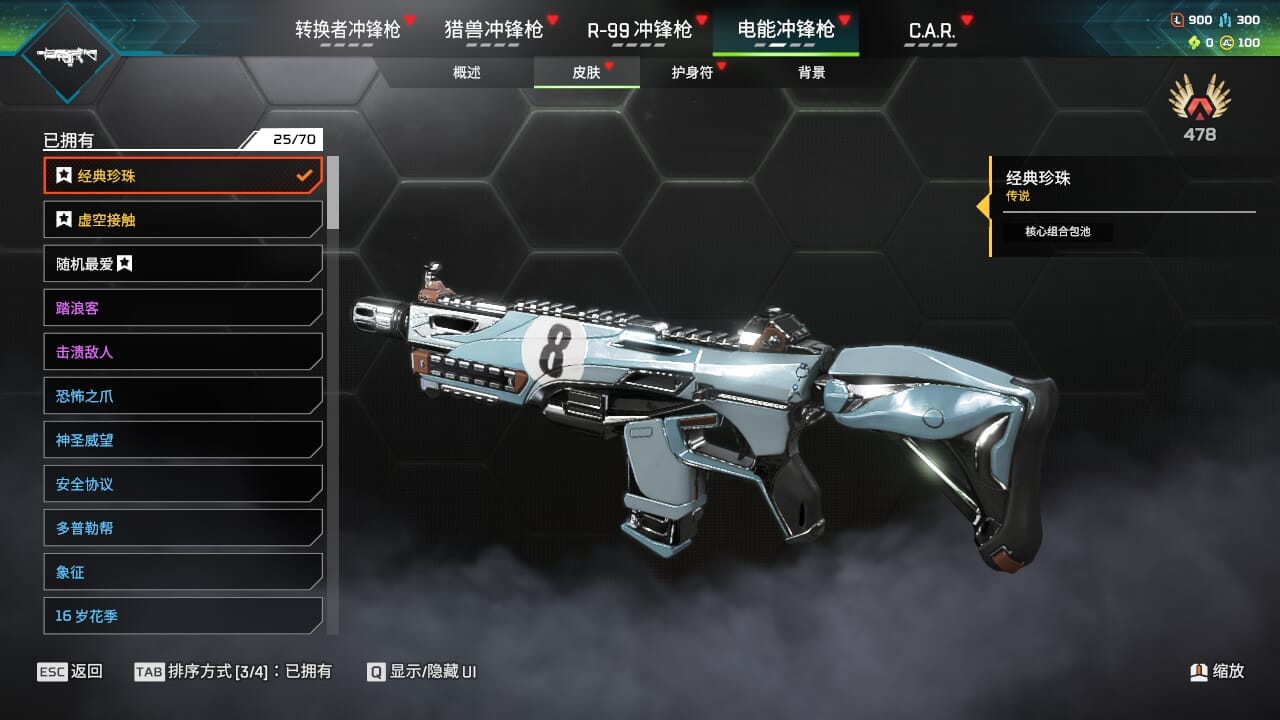Select the 经典珍珠 skin entry
Viewport: 1280px width, 720px height.
[x=183, y=176]
